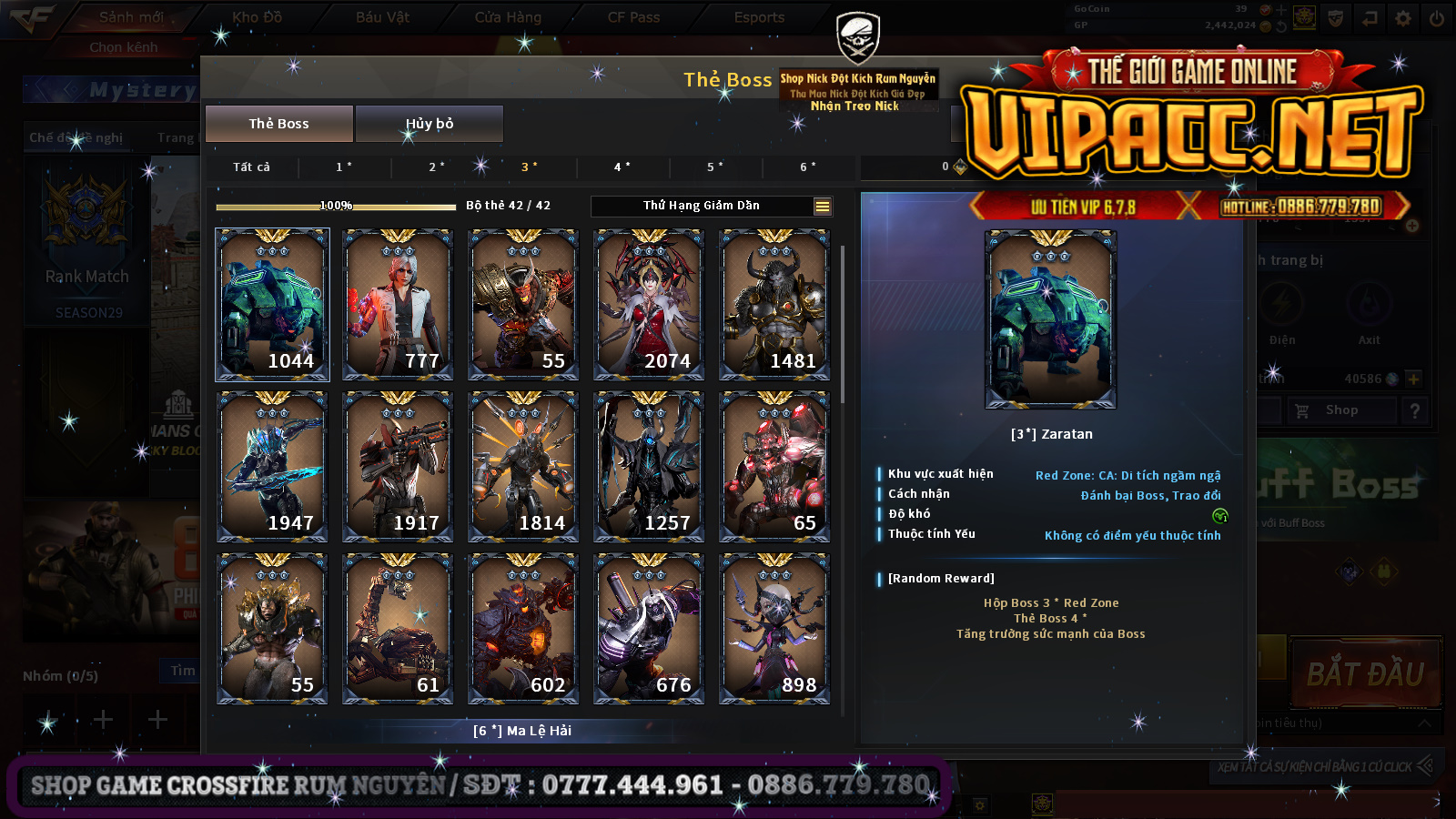Choose the boss card numbered 2074
This screenshot has width=1456, height=819.
click(x=649, y=304)
